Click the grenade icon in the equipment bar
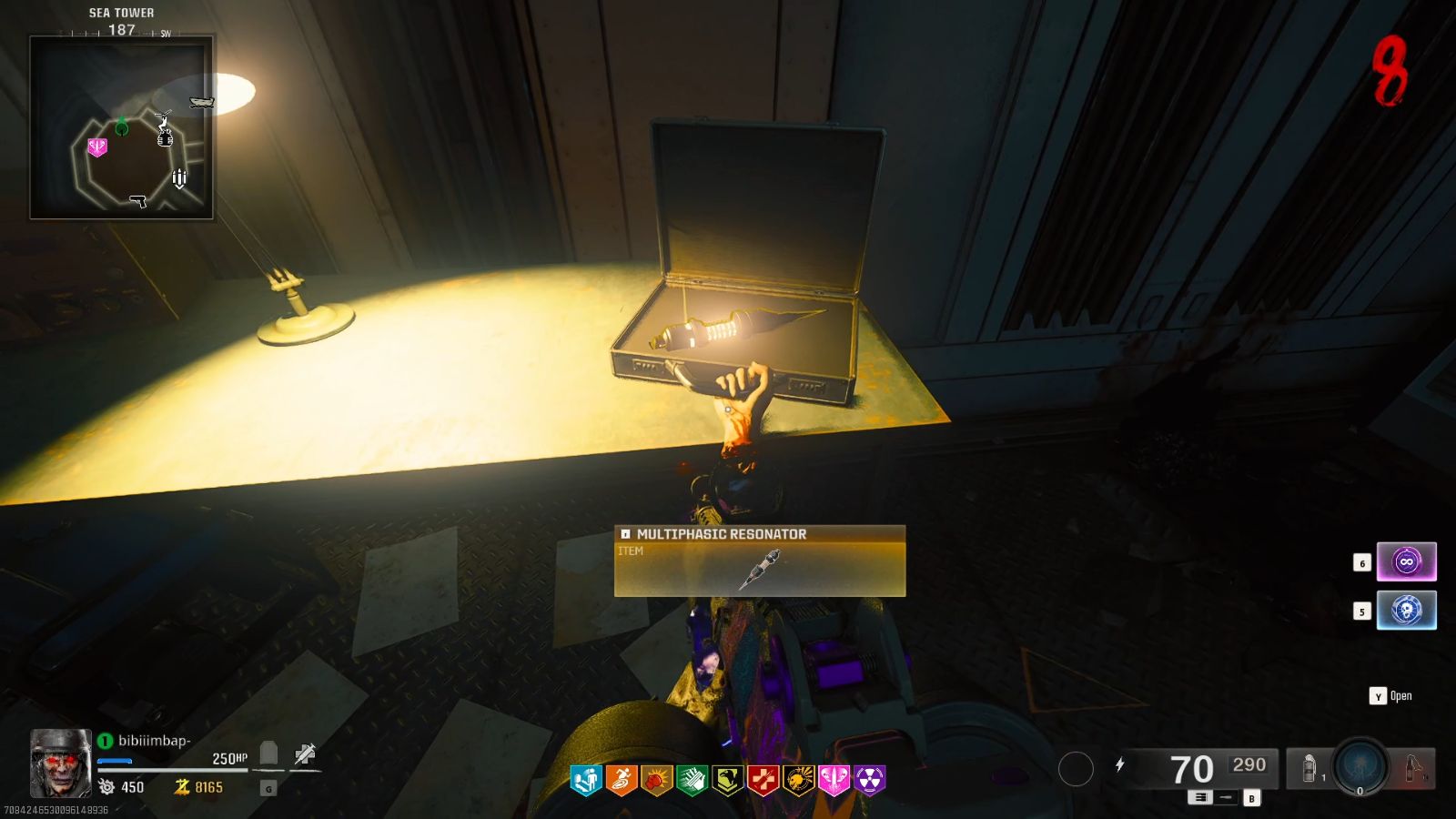Viewport: 1456px width, 819px height. (1308, 767)
